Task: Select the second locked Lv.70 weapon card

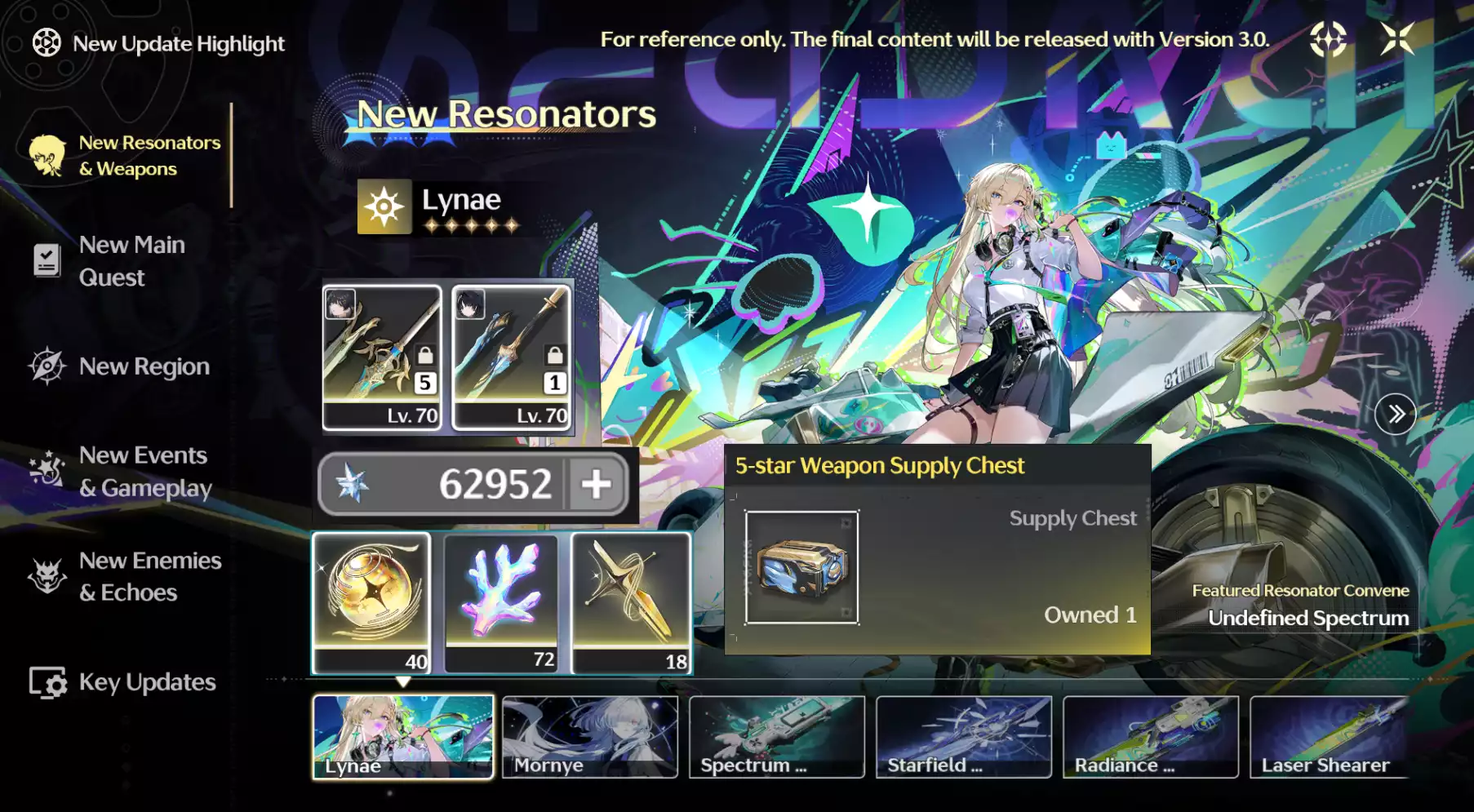Action: 510,357
